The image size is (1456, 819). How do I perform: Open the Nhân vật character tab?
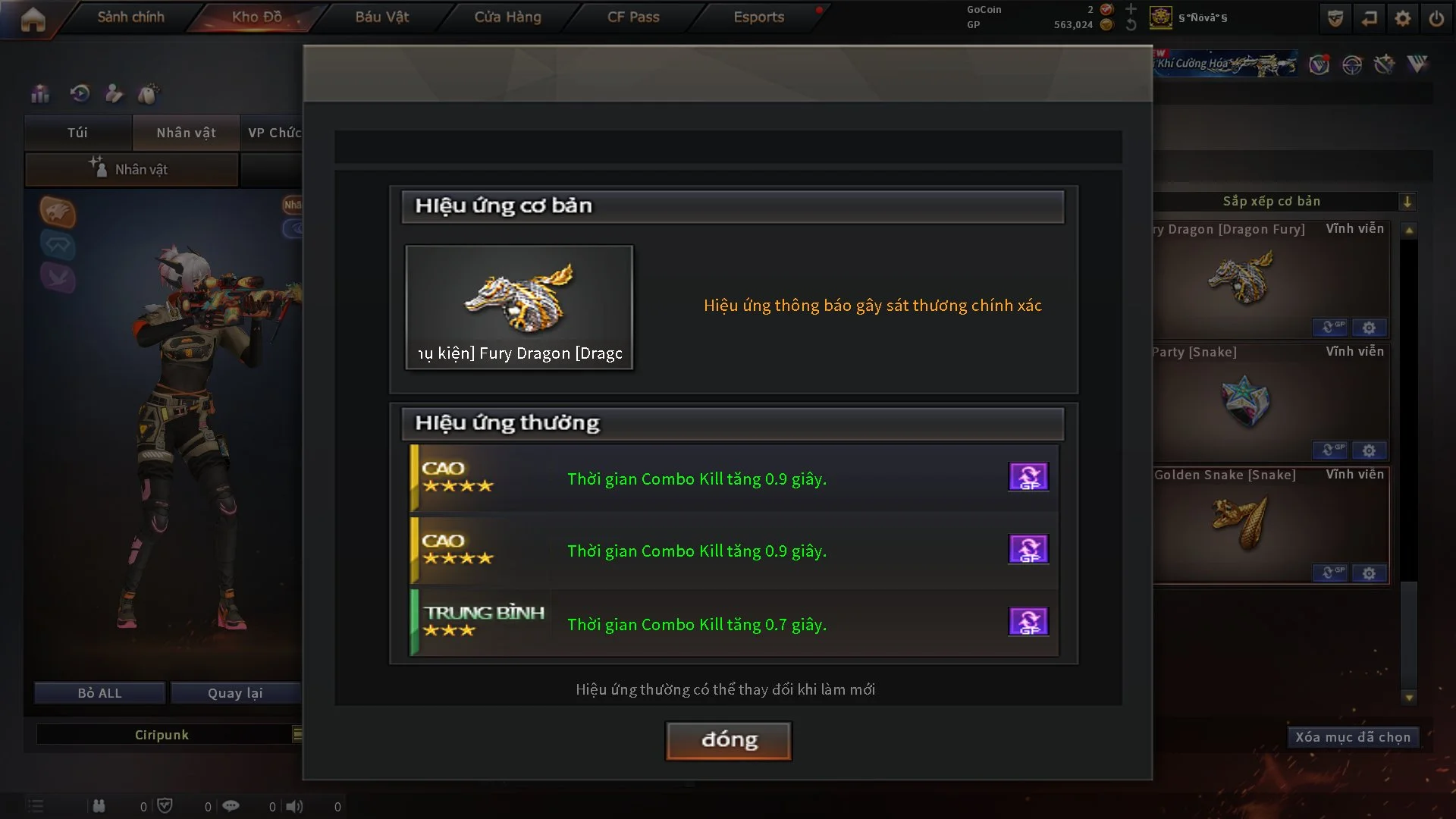(186, 133)
